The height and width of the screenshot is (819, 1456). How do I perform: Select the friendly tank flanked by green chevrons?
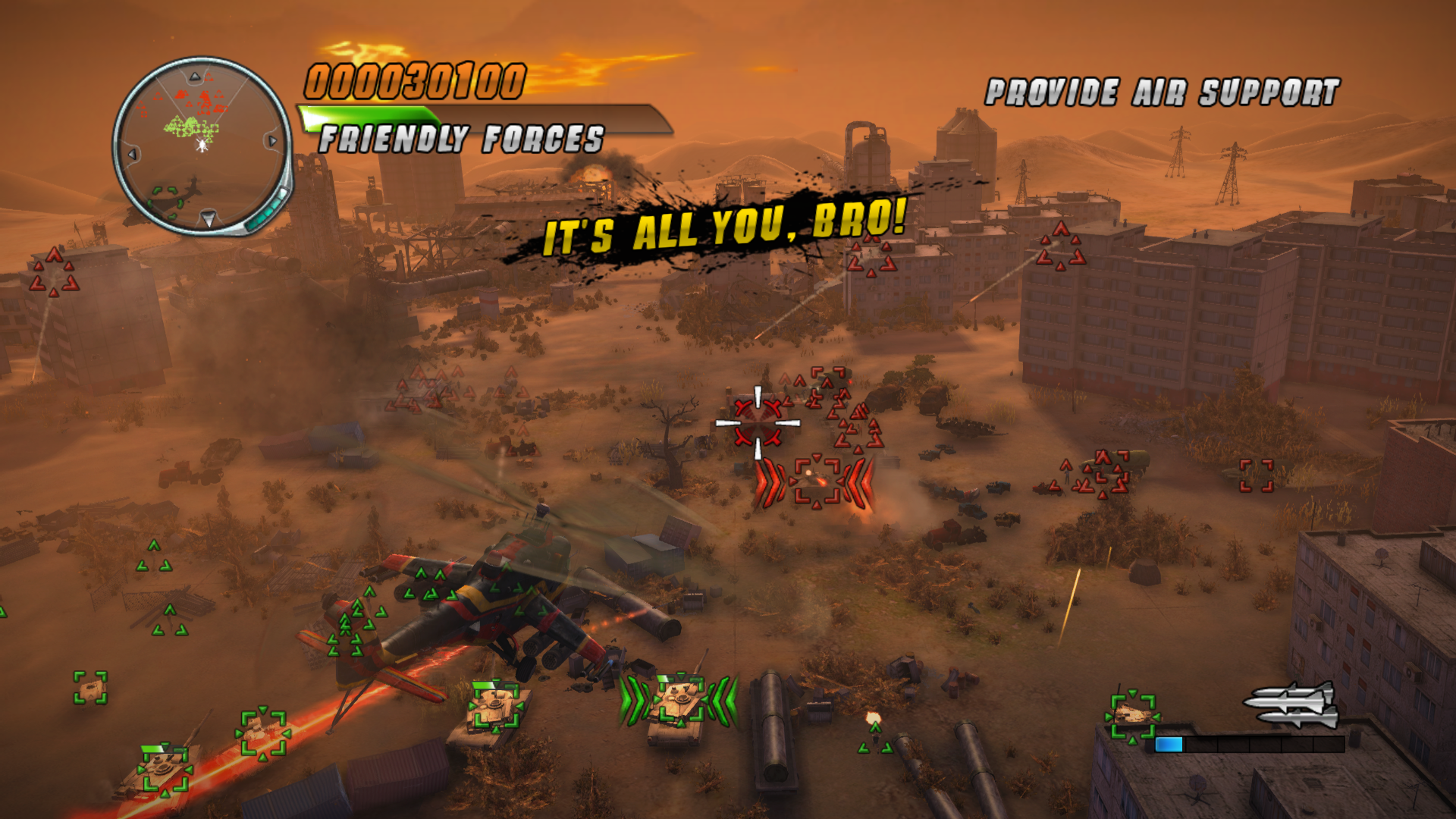coord(678,701)
